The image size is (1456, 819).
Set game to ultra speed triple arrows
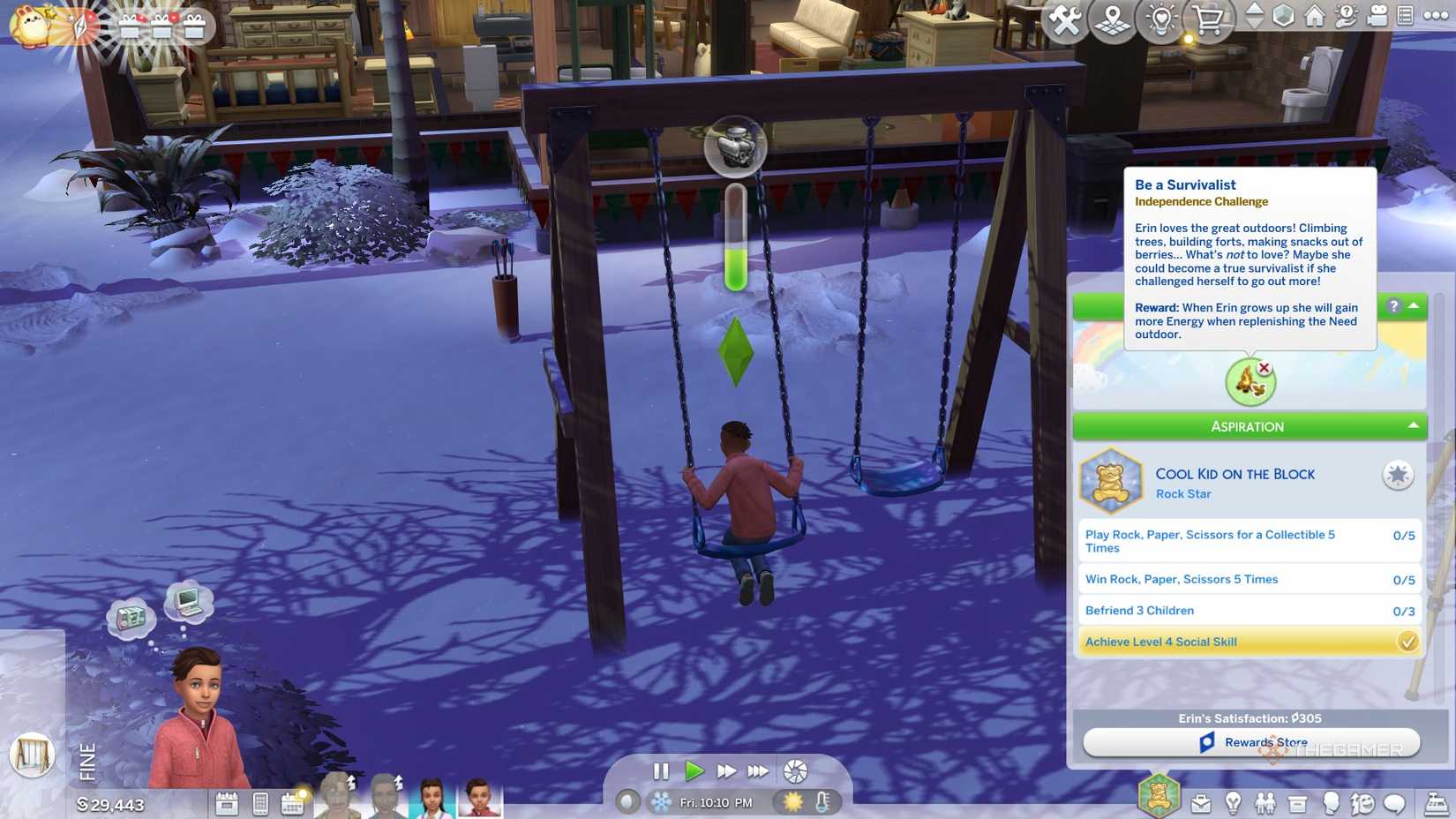pyautogui.click(x=758, y=771)
